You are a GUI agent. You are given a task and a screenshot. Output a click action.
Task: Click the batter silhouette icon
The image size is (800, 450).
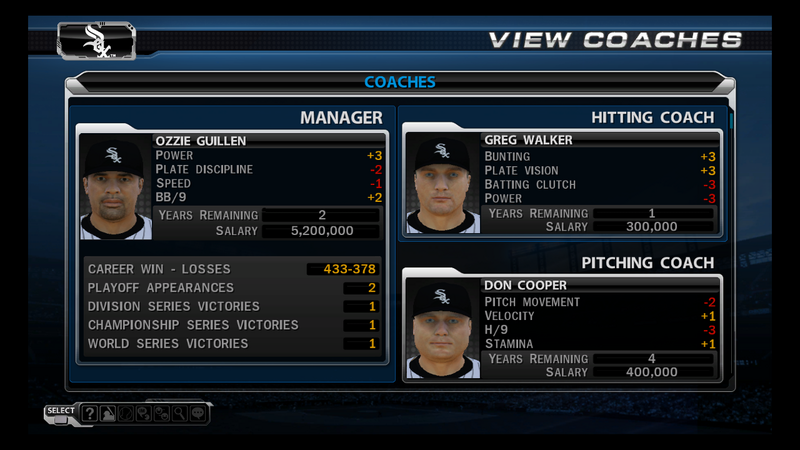pos(107,413)
